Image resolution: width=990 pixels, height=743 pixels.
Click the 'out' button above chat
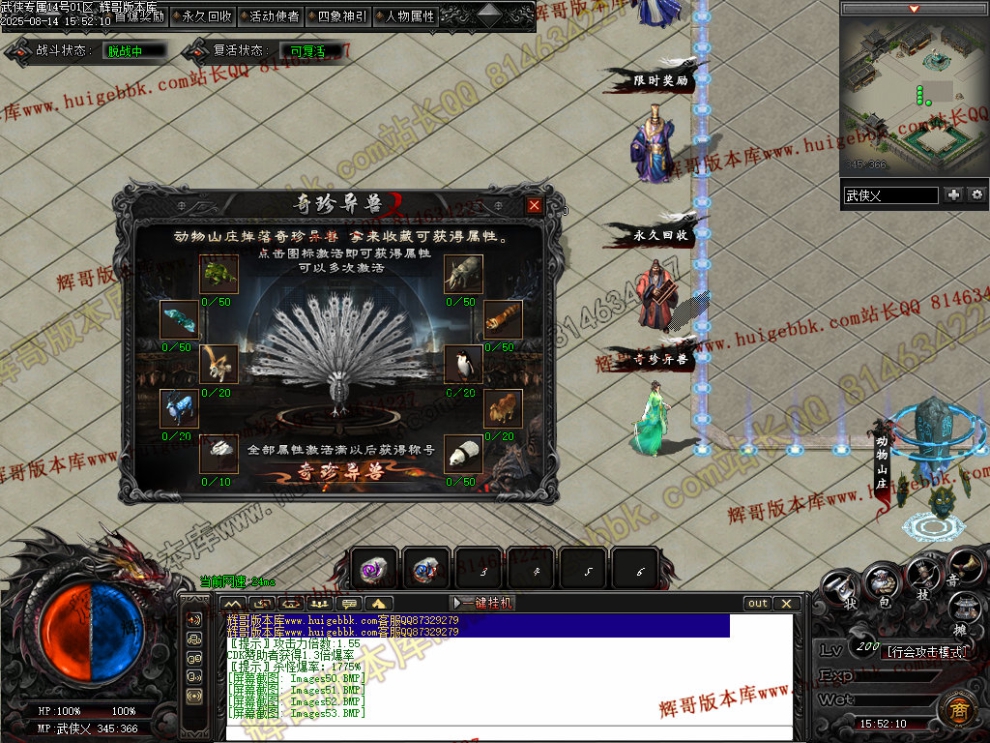[758, 603]
